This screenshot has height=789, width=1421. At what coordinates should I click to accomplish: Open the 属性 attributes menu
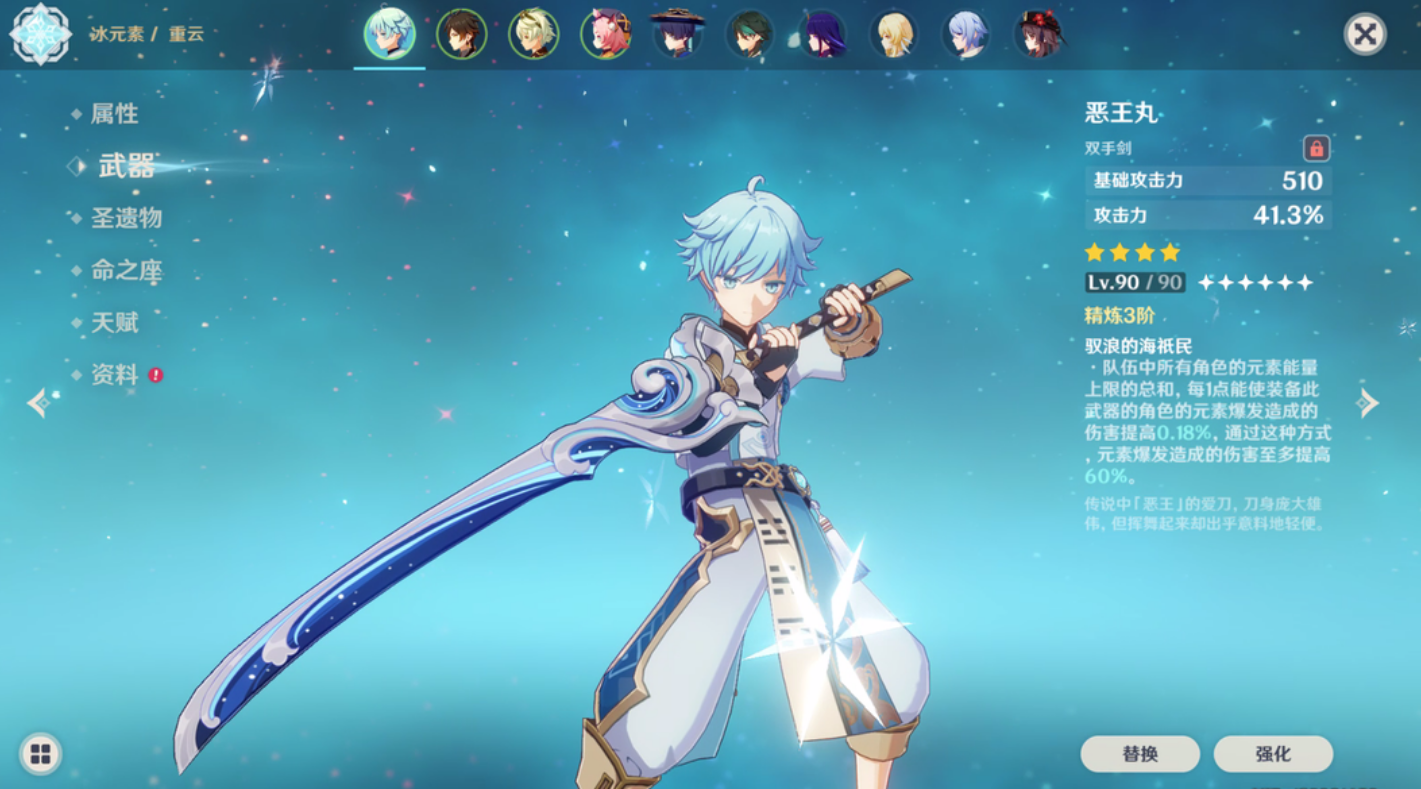point(114,114)
